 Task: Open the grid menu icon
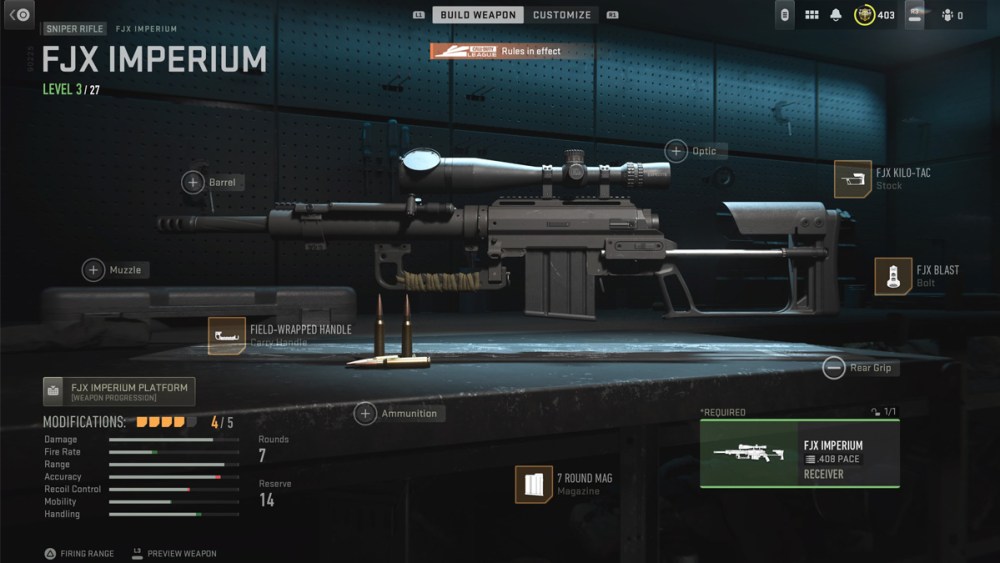click(811, 15)
